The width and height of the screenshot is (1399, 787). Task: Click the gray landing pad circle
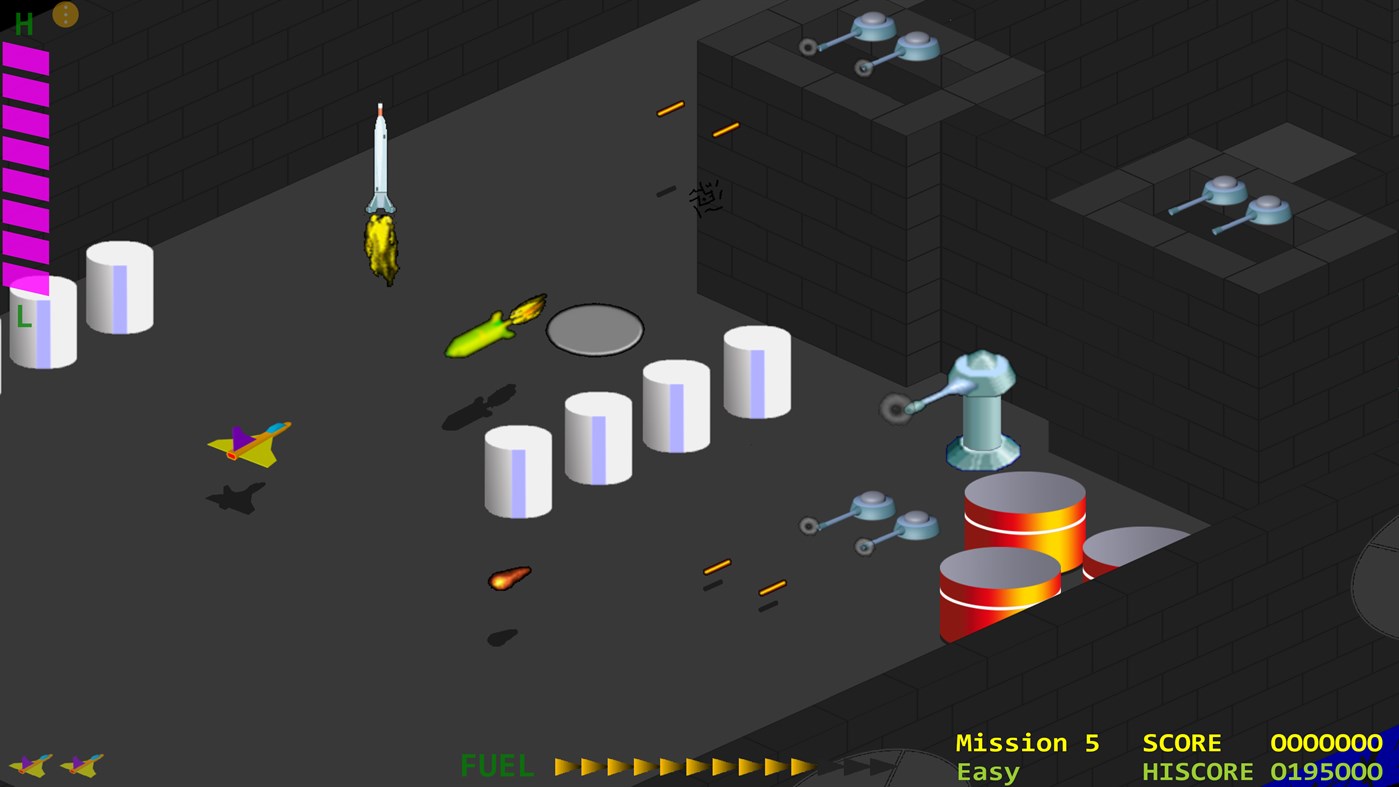[x=594, y=328]
